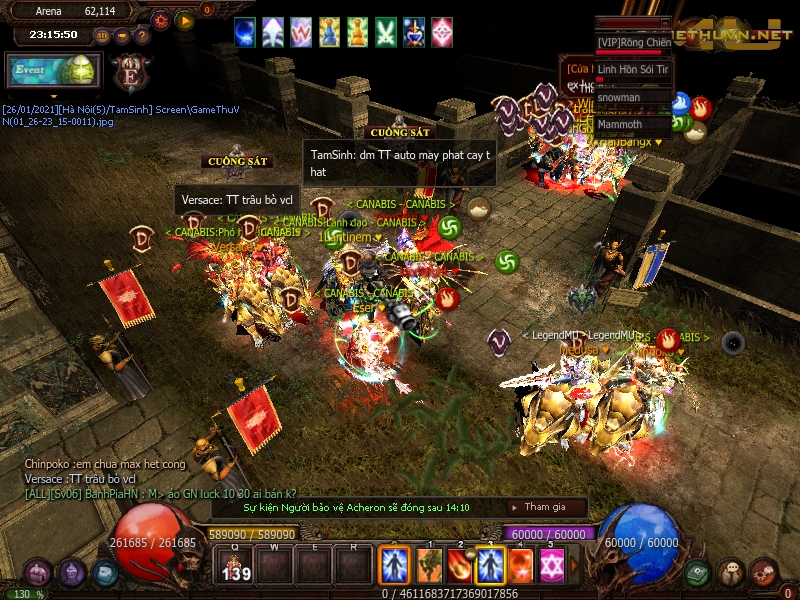Join the Acheron event with Tham gia

(545, 507)
